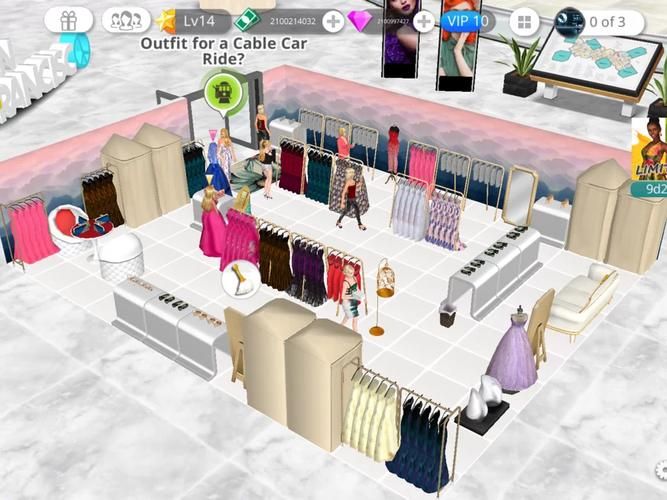Open the four-square grid menu
This screenshot has width=667, height=500.
coord(523,21)
